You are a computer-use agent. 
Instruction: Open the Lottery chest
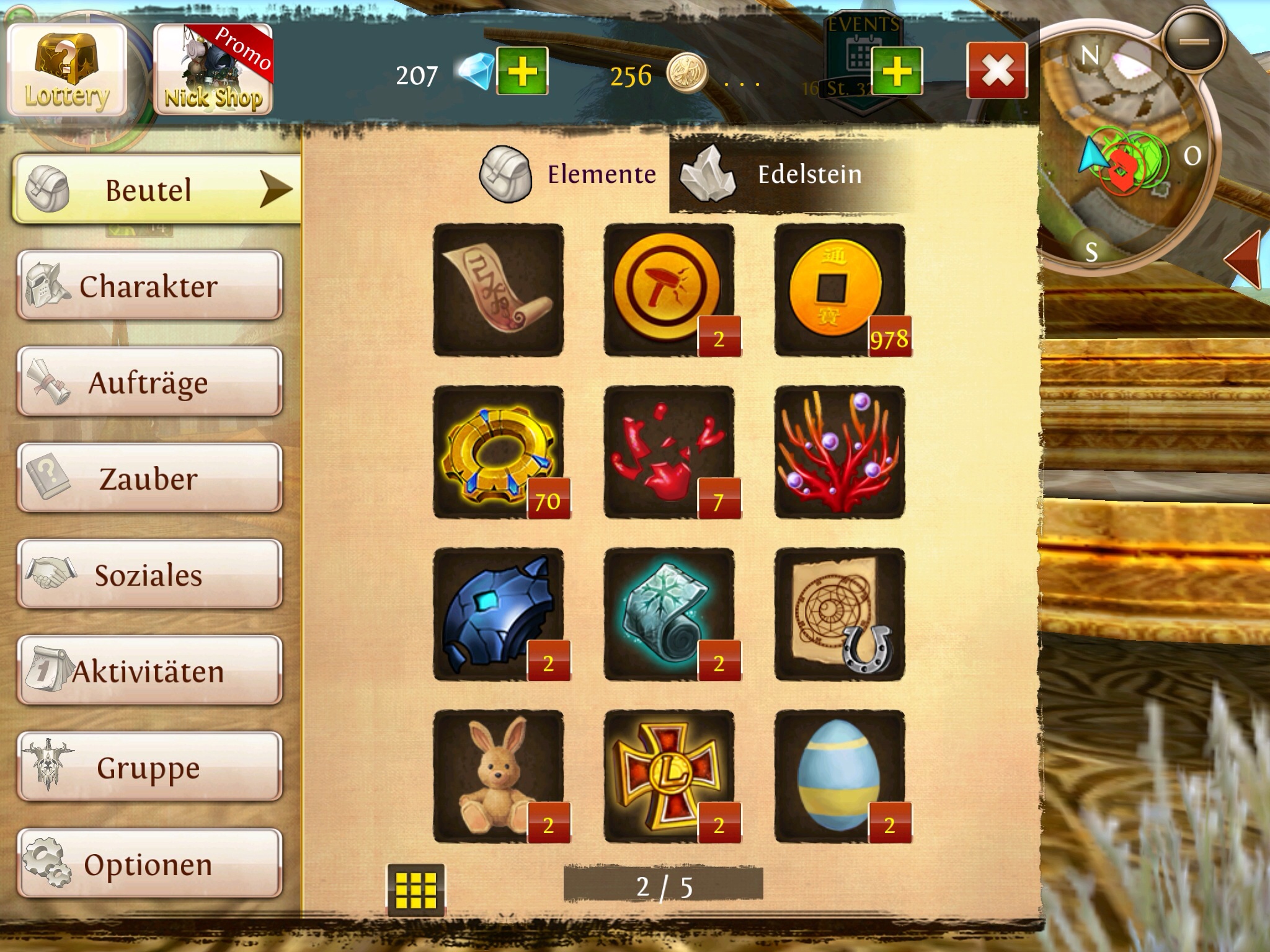coord(67,71)
